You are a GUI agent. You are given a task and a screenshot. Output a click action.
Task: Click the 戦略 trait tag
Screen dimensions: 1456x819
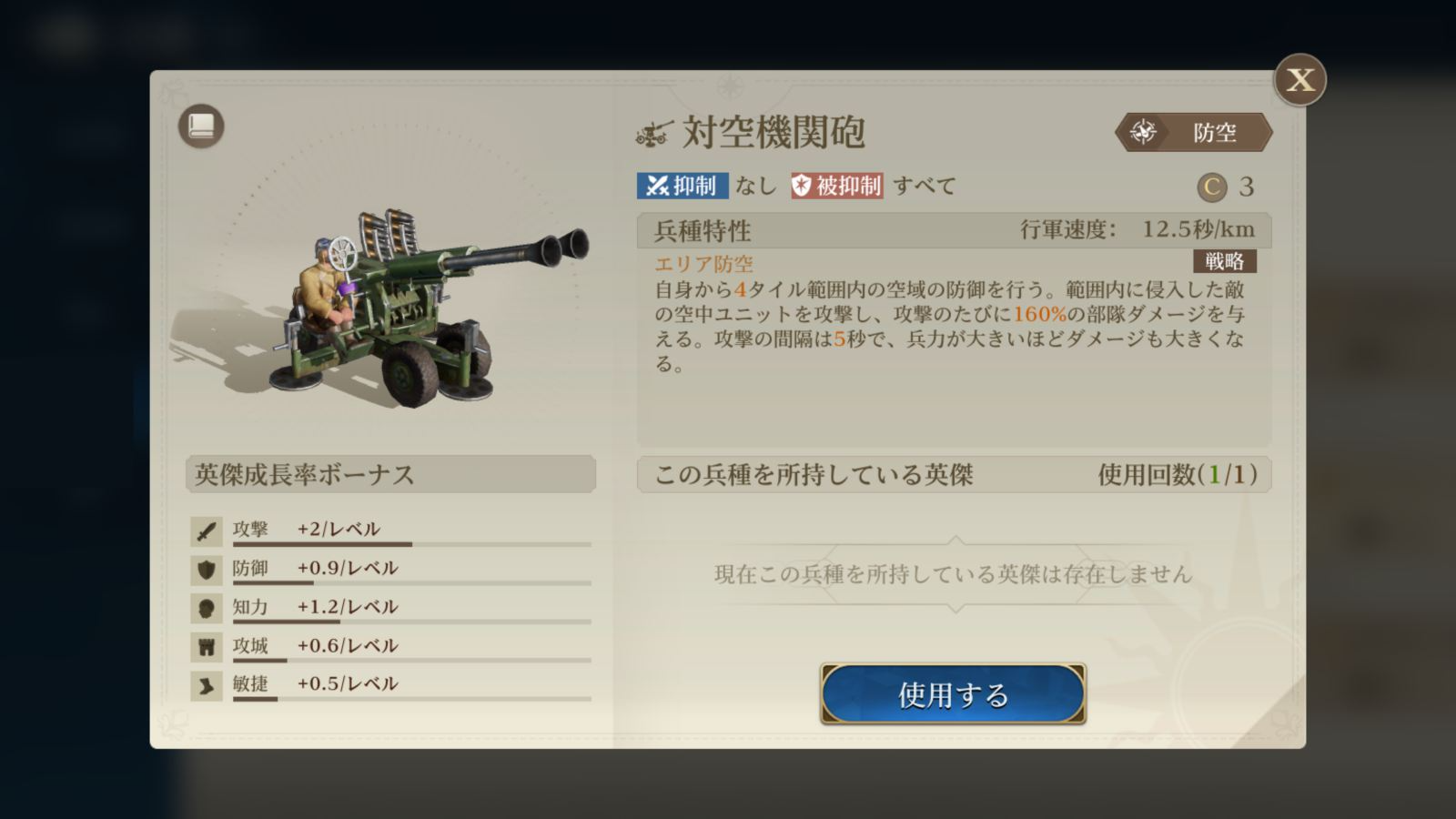pos(1224,261)
